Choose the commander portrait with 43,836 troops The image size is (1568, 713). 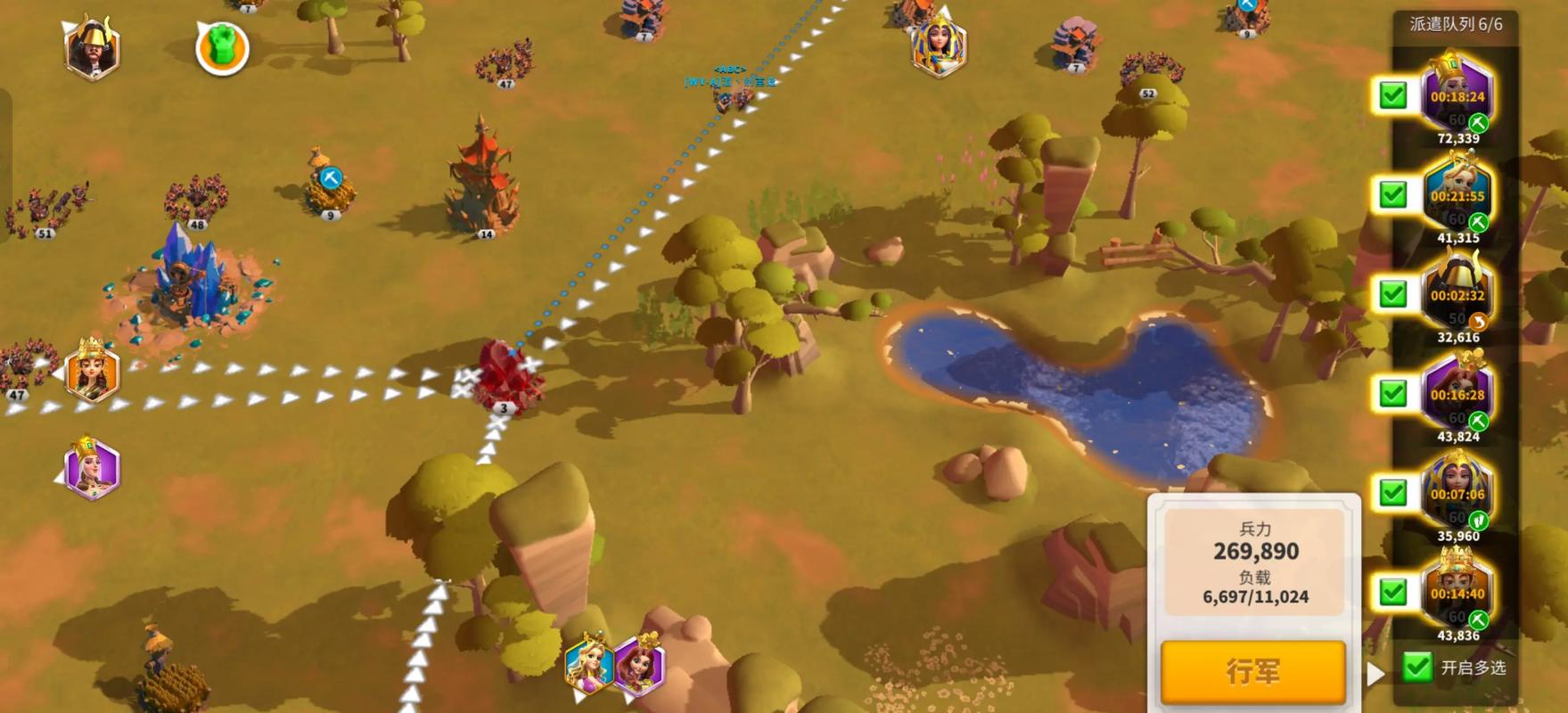click(x=1457, y=592)
